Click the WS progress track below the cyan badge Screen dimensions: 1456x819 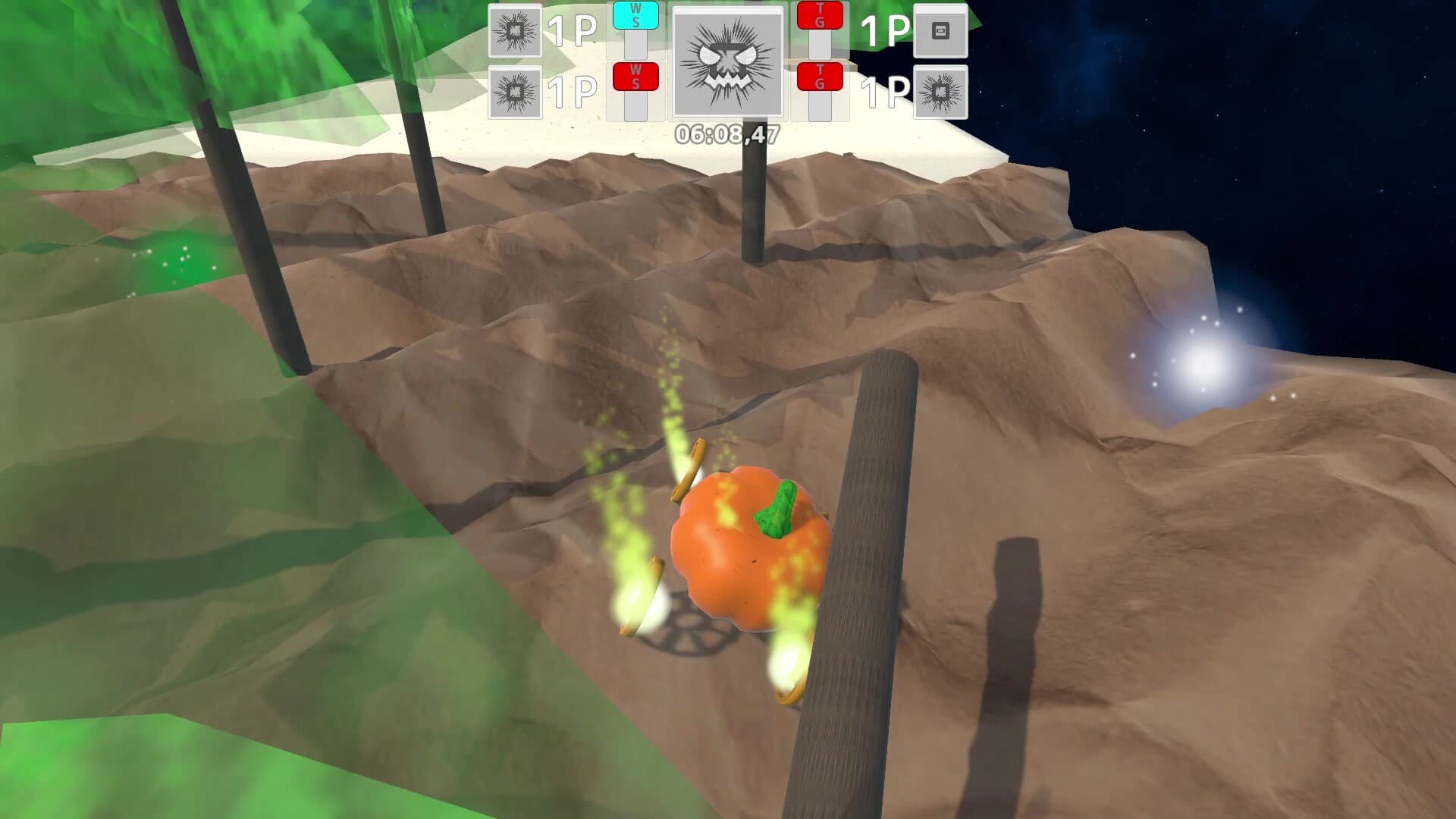[635, 45]
